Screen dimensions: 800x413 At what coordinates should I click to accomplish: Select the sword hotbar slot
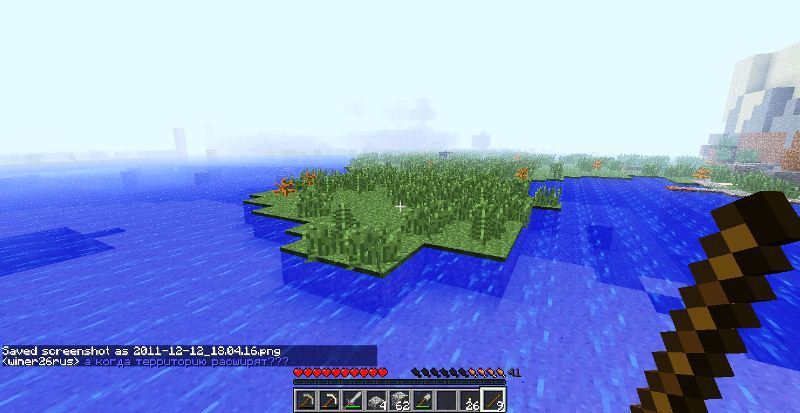353,400
